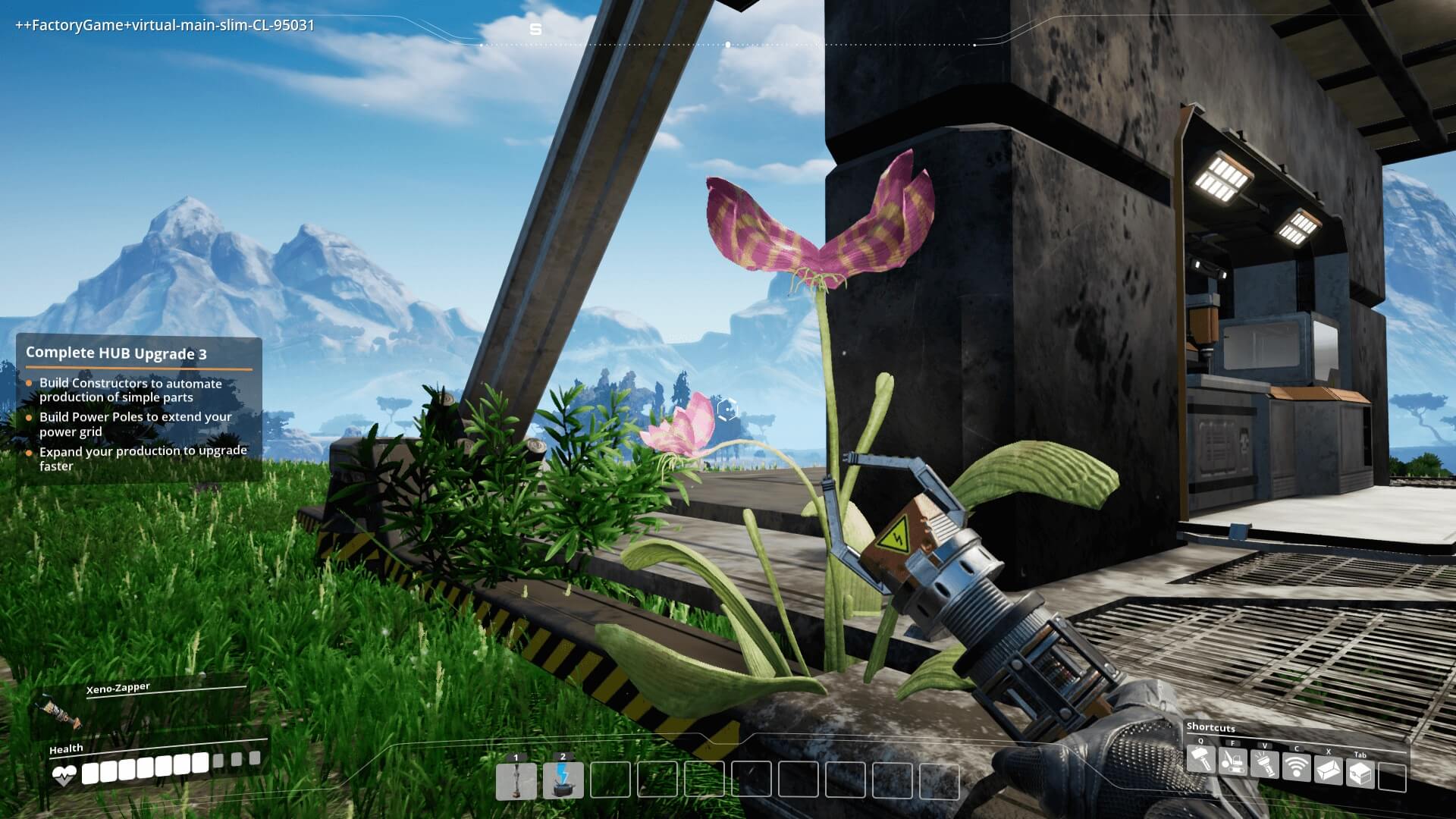Open the codex envelope shortcut icon
This screenshot has width=1456, height=819.
pyautogui.click(x=1329, y=770)
